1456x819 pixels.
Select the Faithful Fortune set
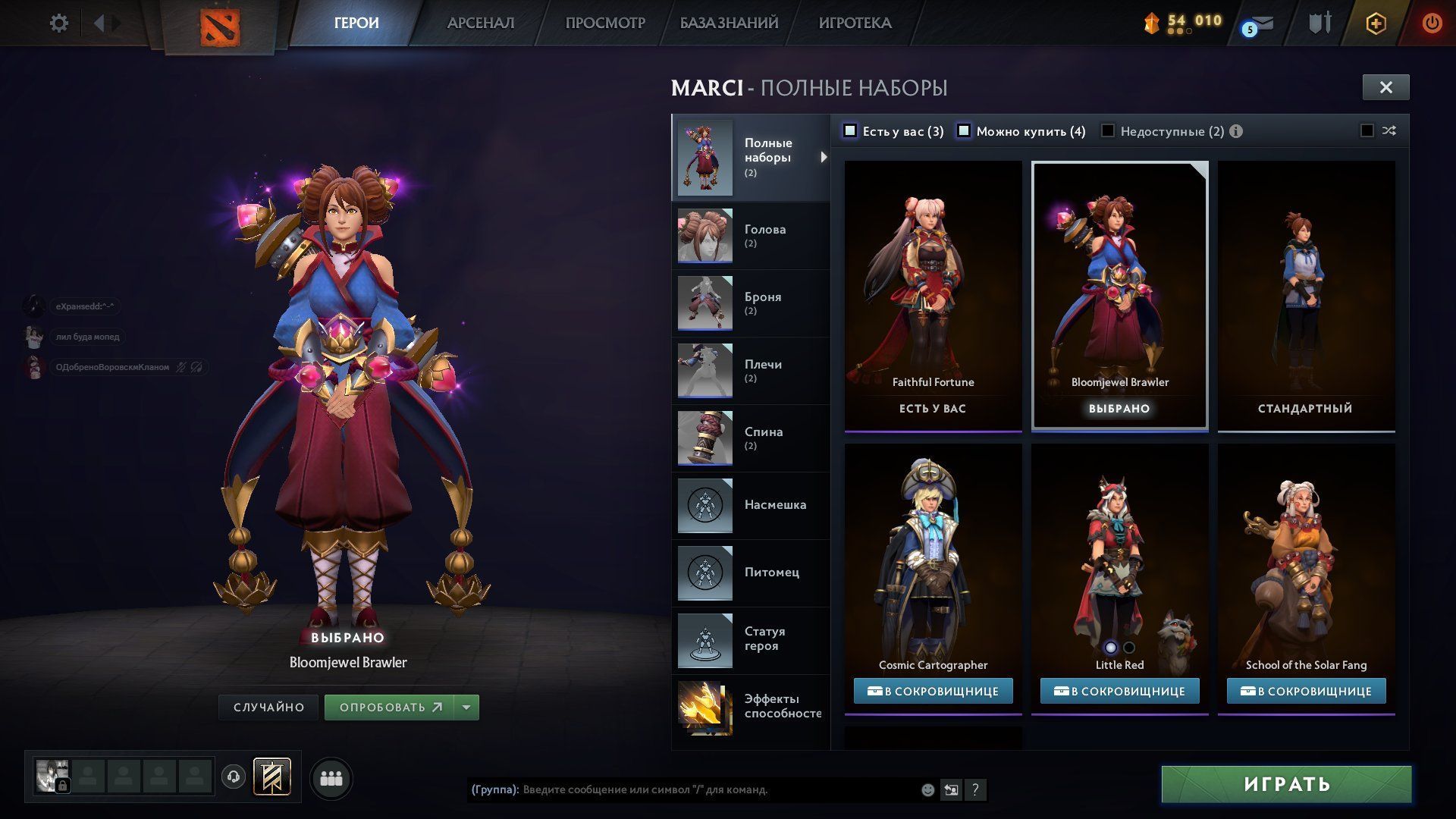coord(933,296)
